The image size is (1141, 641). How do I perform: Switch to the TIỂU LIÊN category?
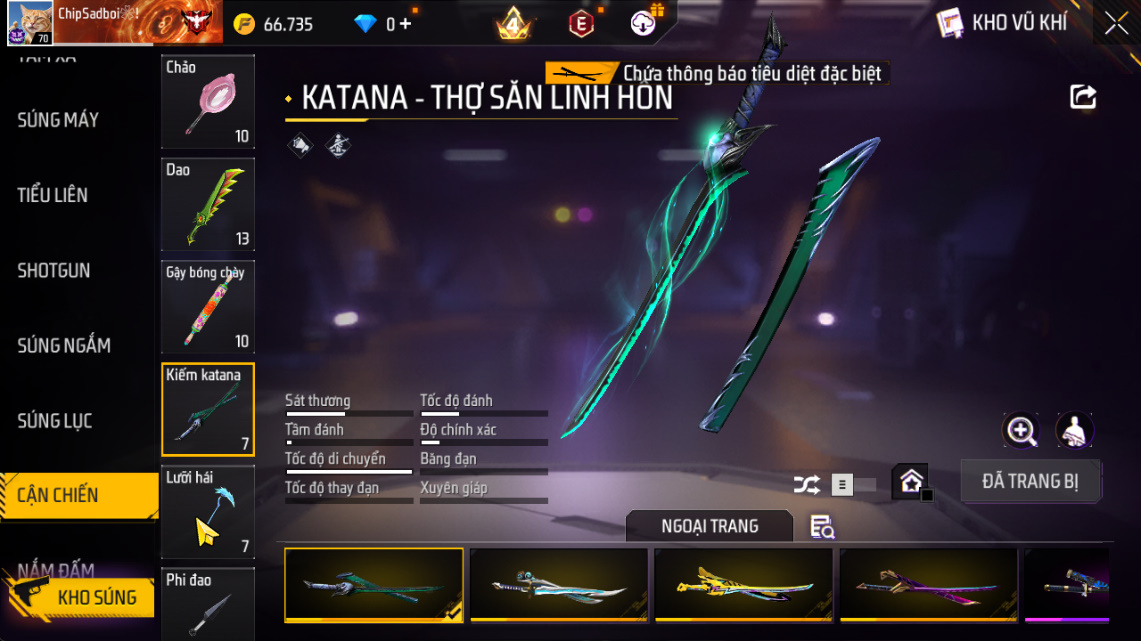point(53,195)
